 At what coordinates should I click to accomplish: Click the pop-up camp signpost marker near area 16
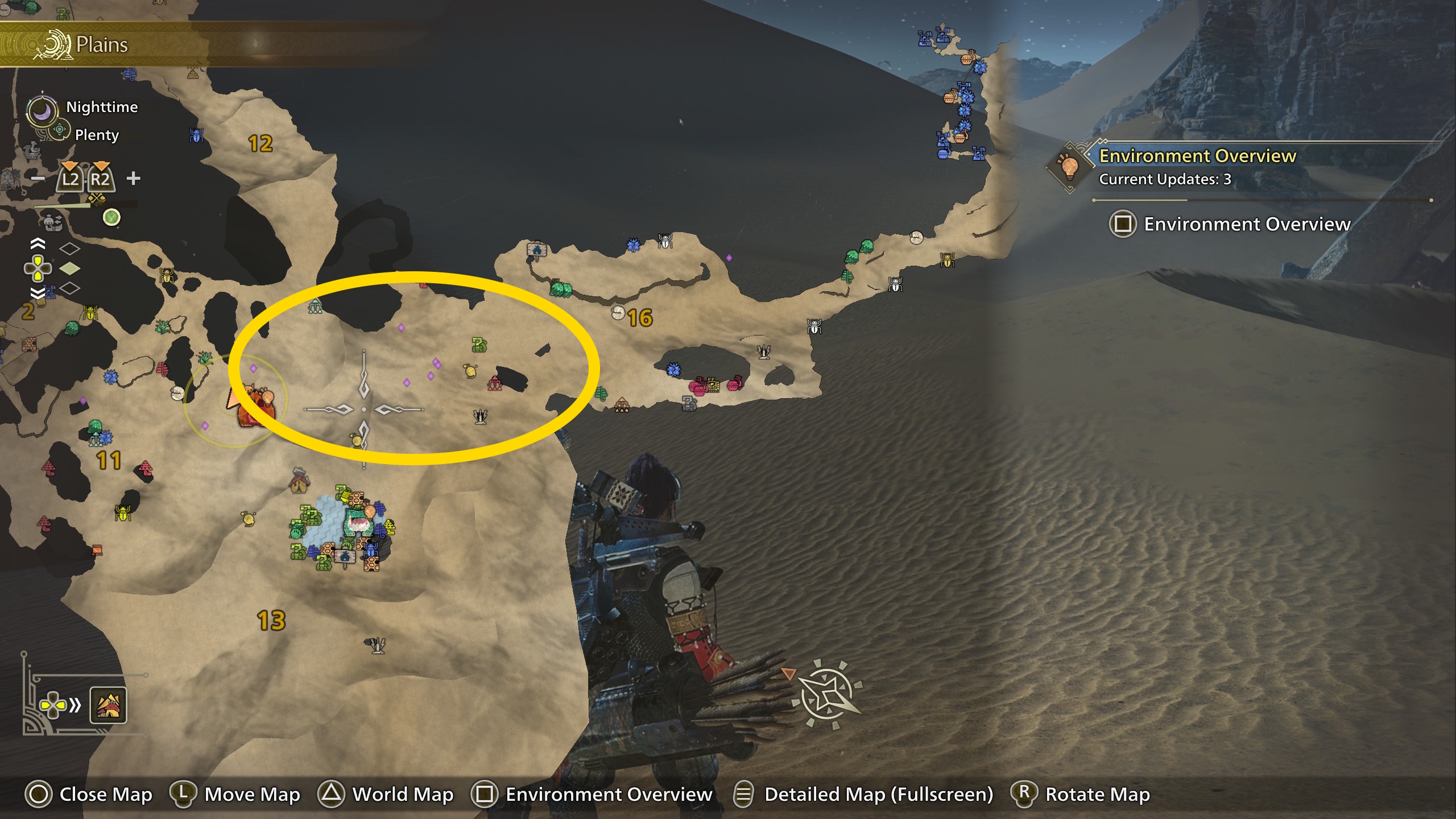pyautogui.click(x=536, y=250)
